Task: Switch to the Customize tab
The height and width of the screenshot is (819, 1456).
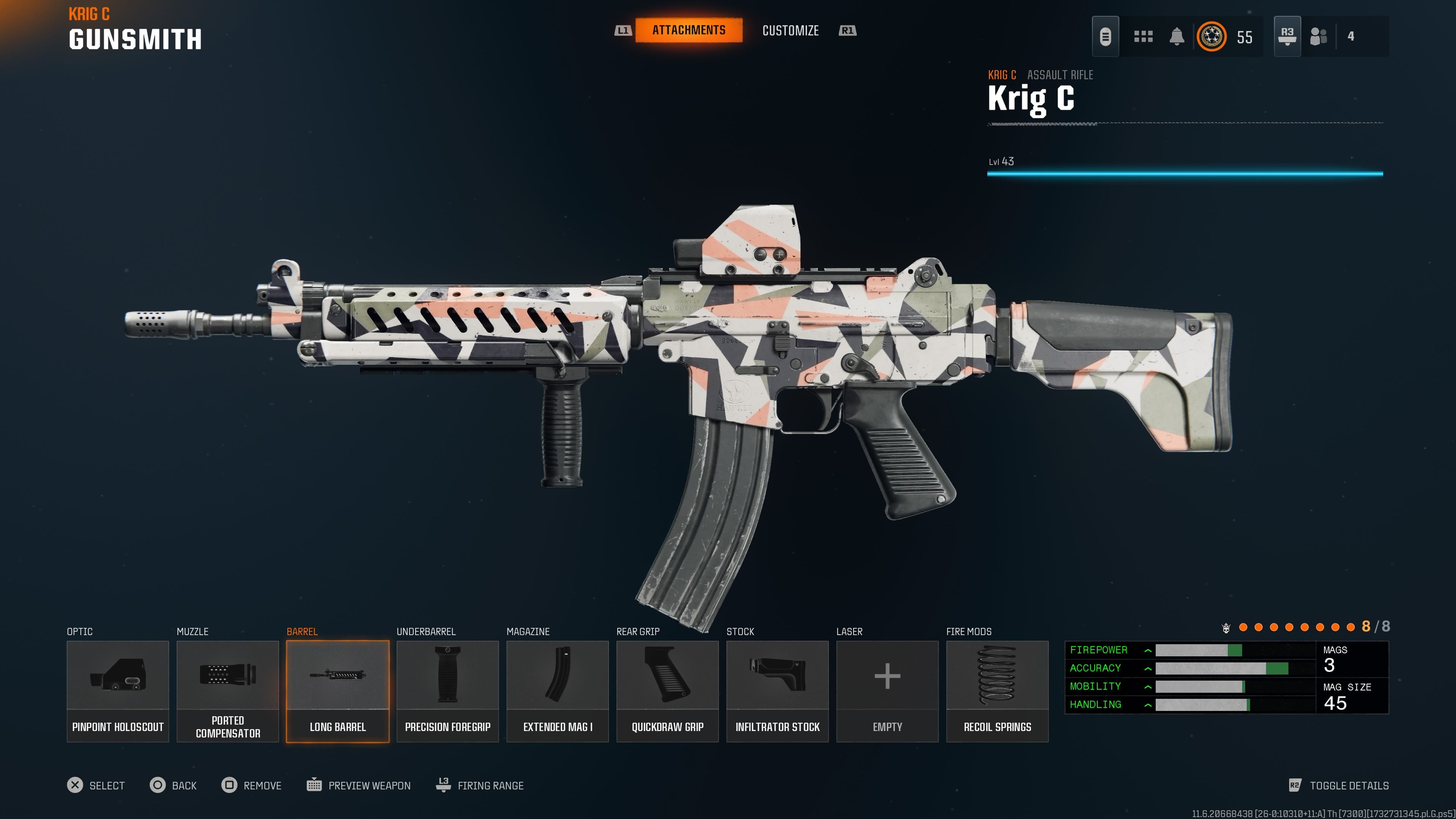Action: tap(790, 30)
